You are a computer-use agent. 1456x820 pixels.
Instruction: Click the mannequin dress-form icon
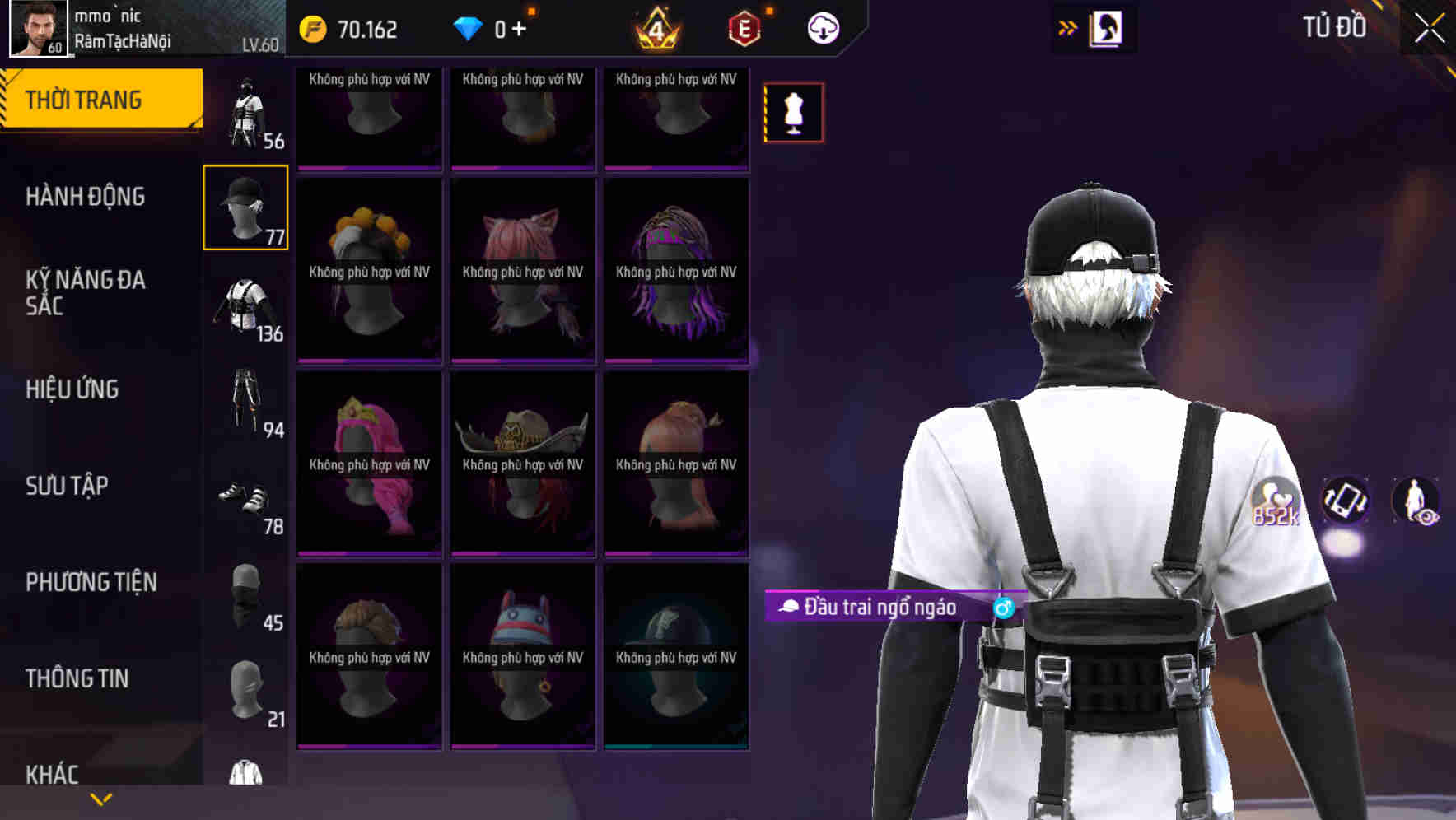[x=793, y=112]
